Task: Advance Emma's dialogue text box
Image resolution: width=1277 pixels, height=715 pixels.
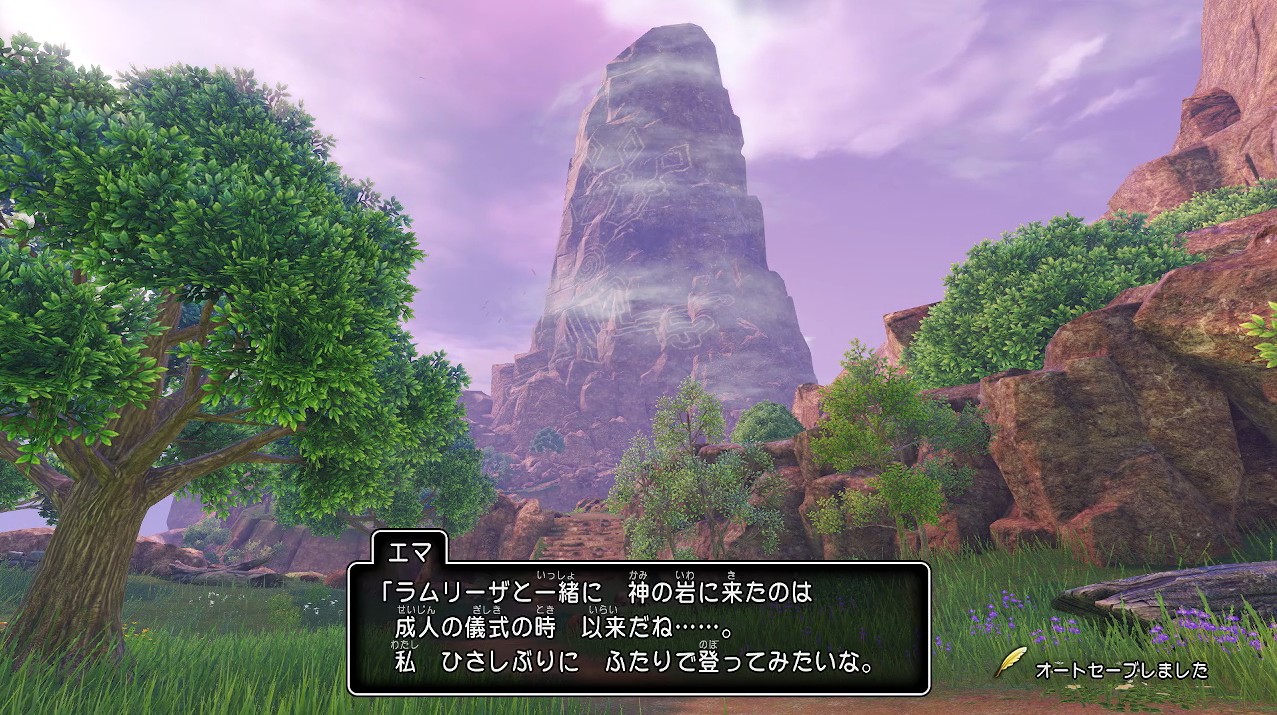Action: [638, 628]
